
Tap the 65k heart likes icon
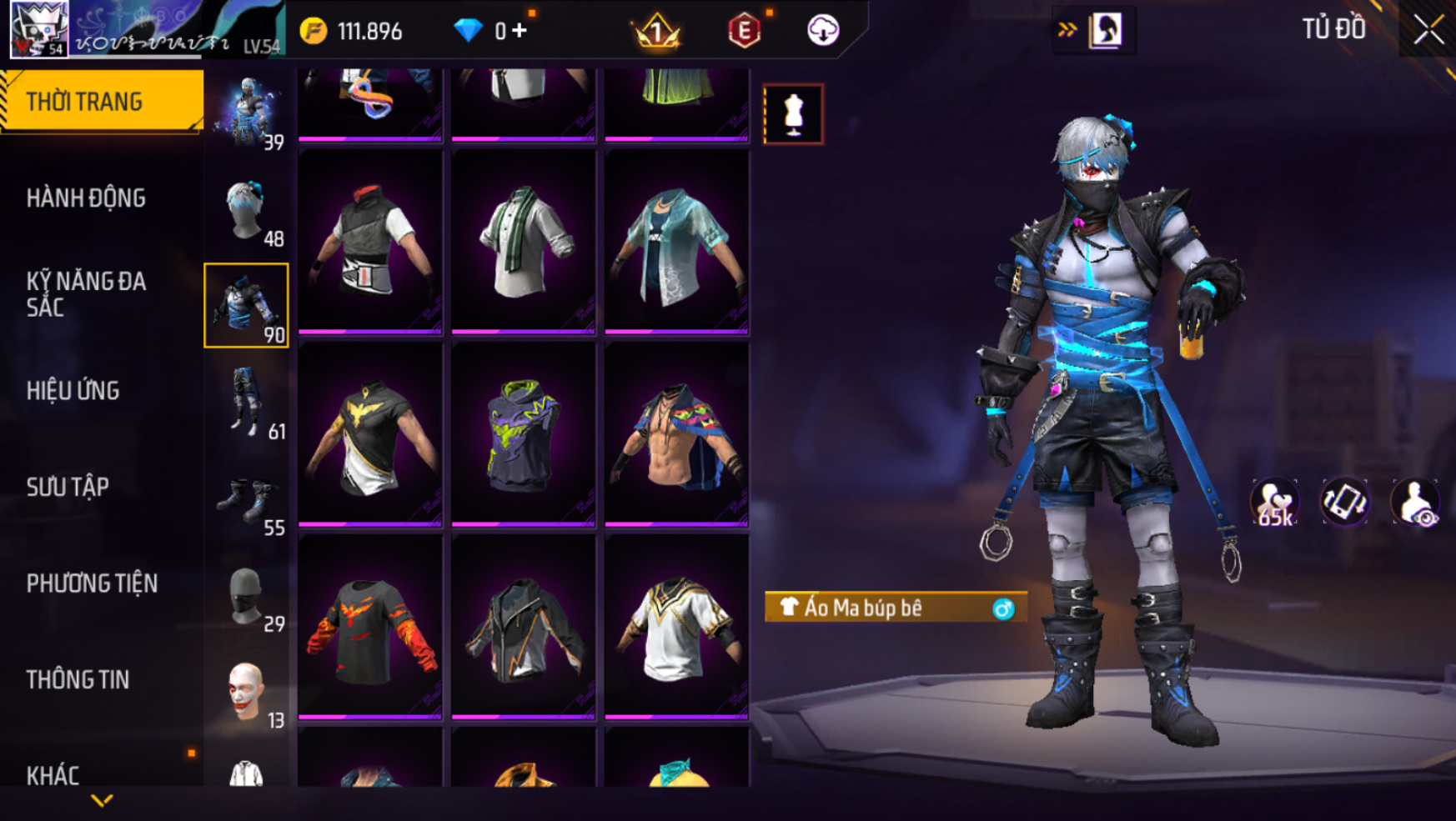1273,503
